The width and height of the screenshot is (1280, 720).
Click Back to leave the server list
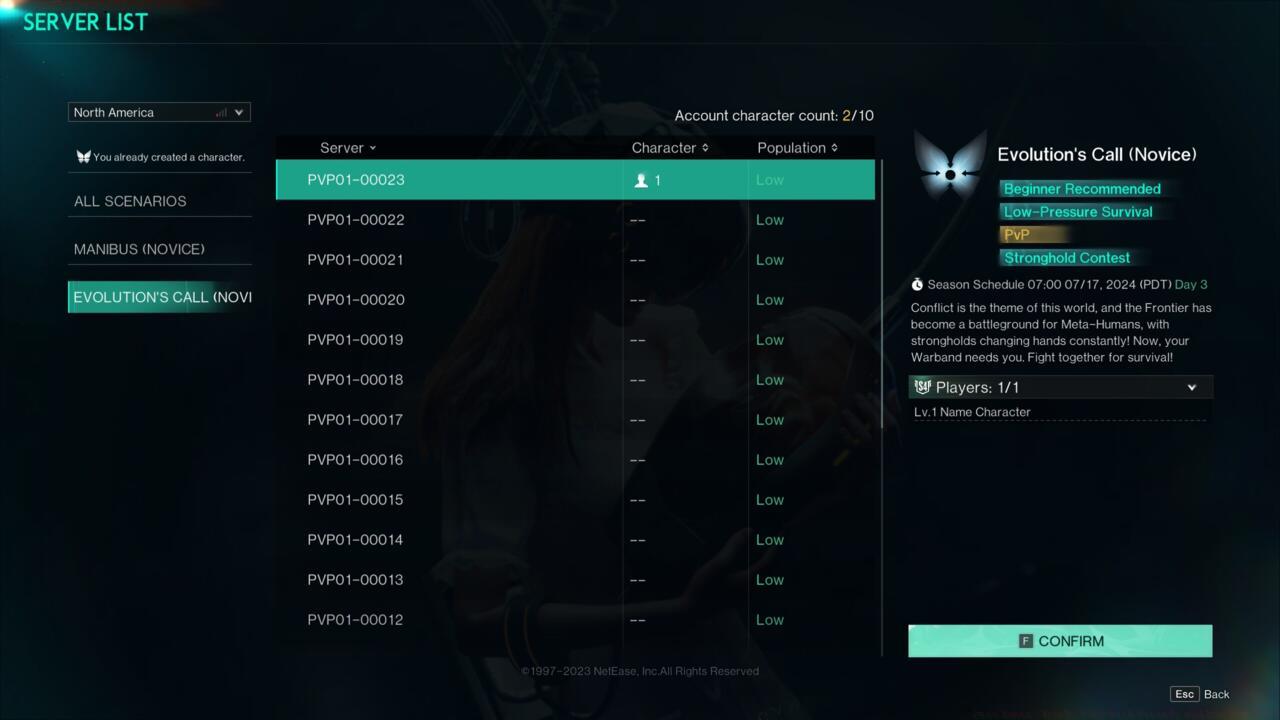click(1216, 693)
